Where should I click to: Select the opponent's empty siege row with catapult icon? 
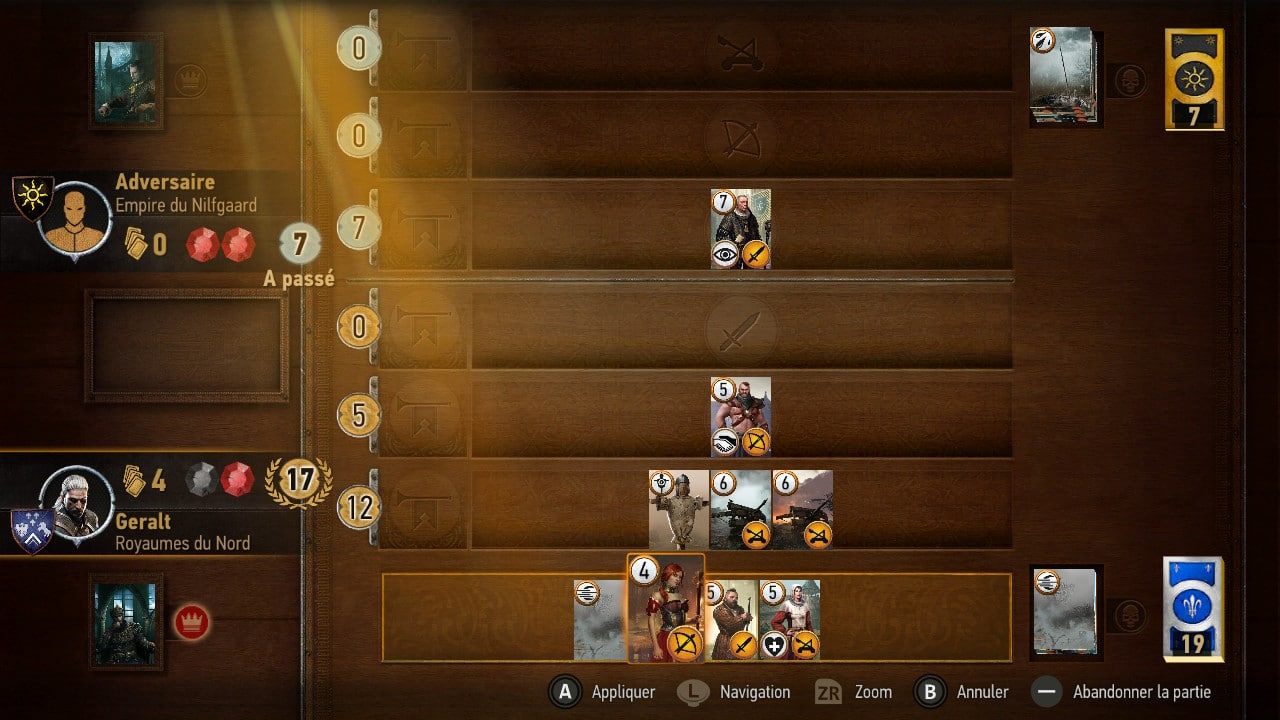click(x=741, y=50)
